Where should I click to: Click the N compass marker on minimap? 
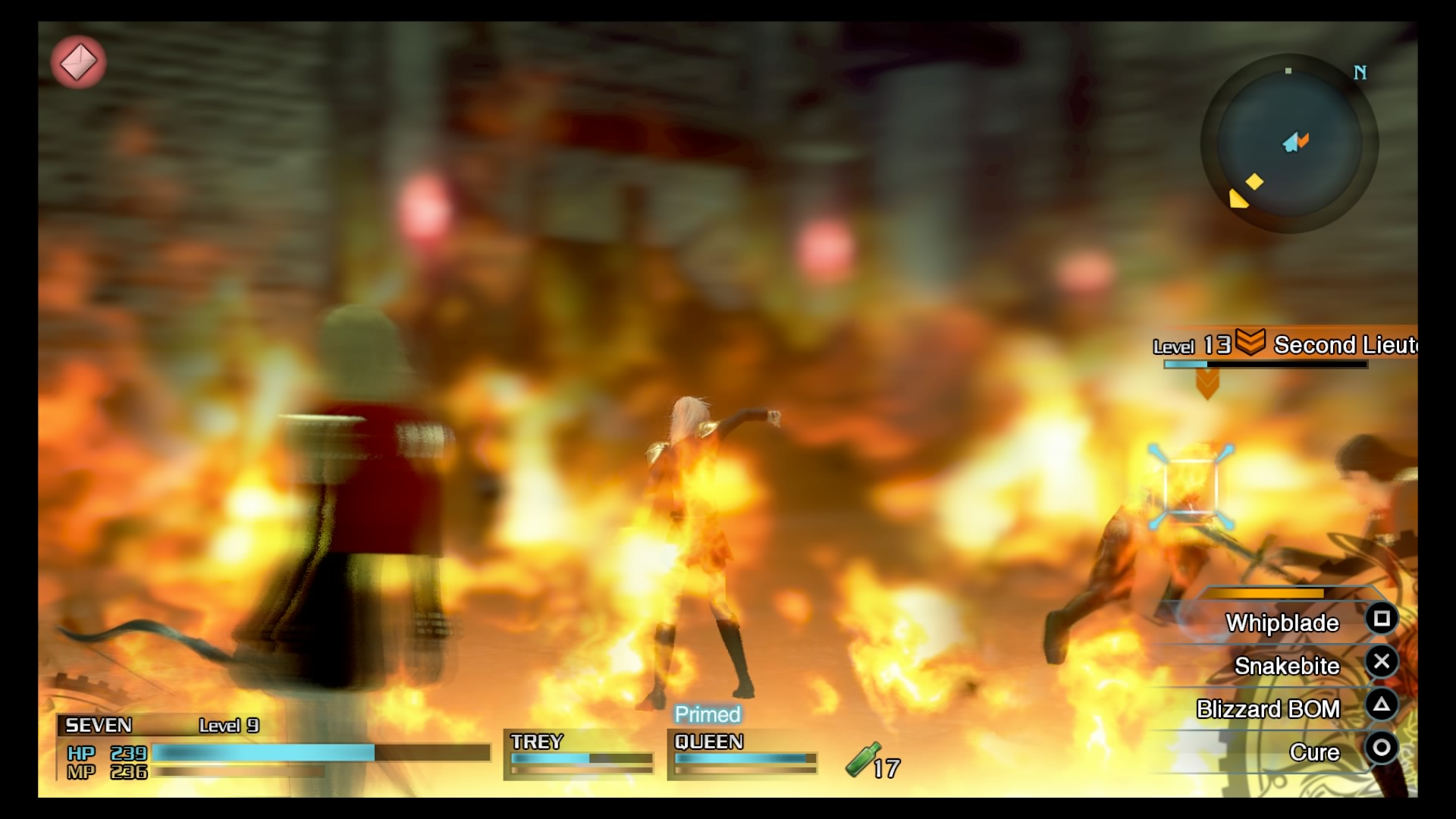tap(1361, 73)
